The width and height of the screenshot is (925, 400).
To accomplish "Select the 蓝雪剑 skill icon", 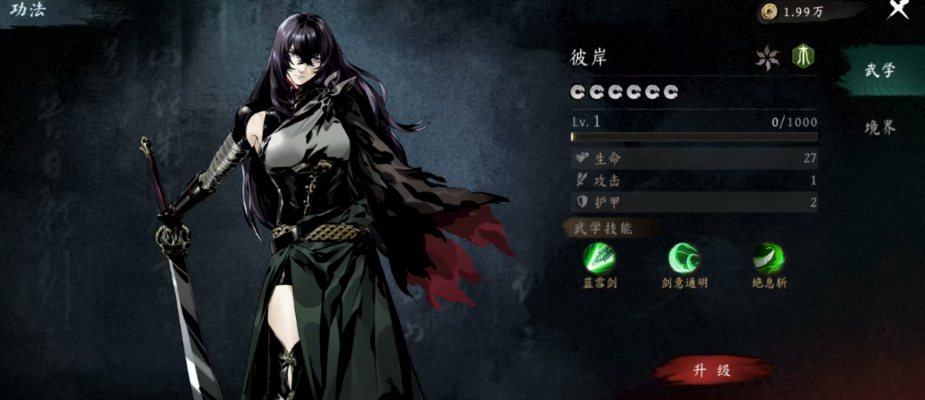I will tap(600, 260).
